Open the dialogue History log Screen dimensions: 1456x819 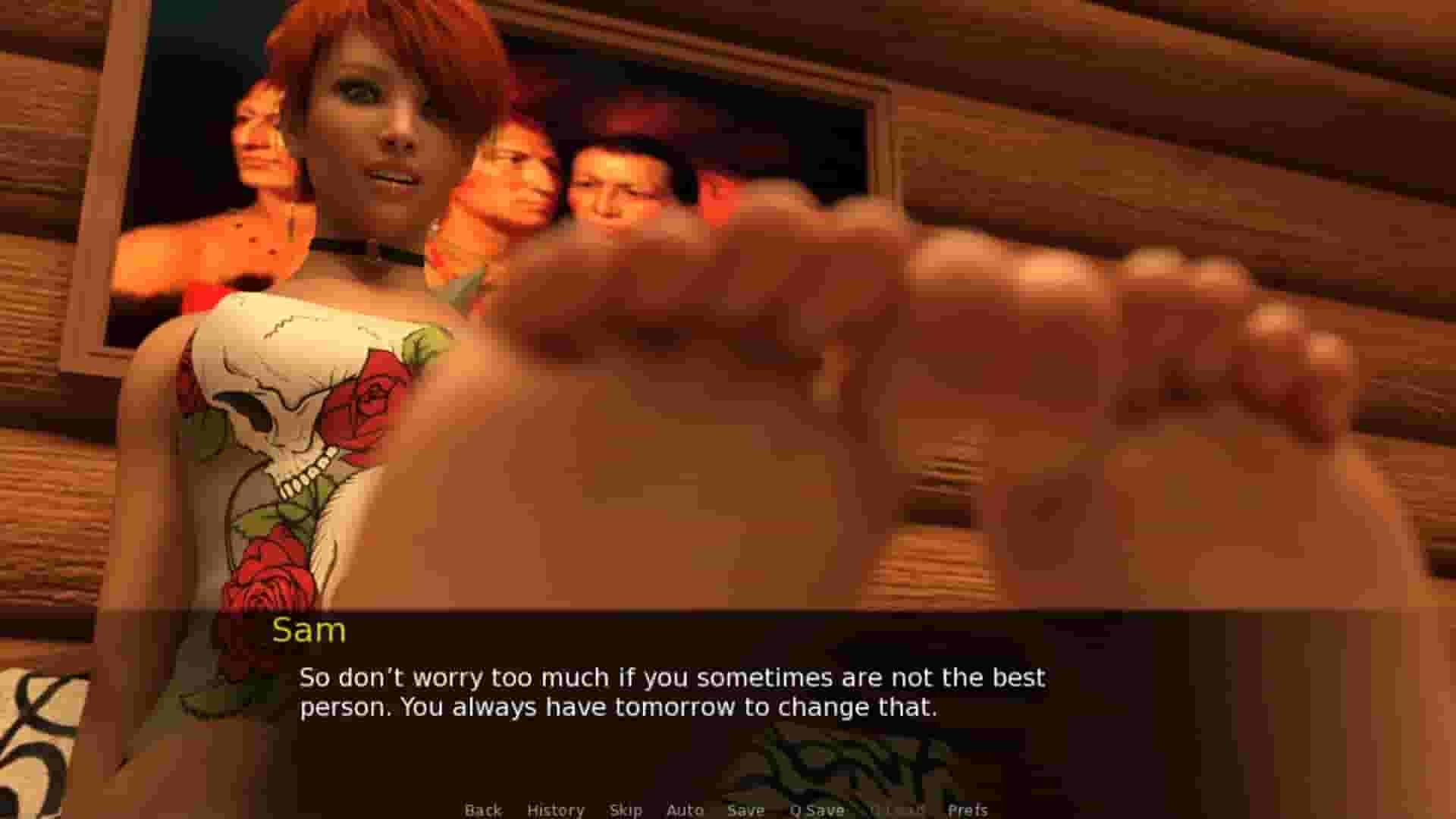click(x=556, y=810)
